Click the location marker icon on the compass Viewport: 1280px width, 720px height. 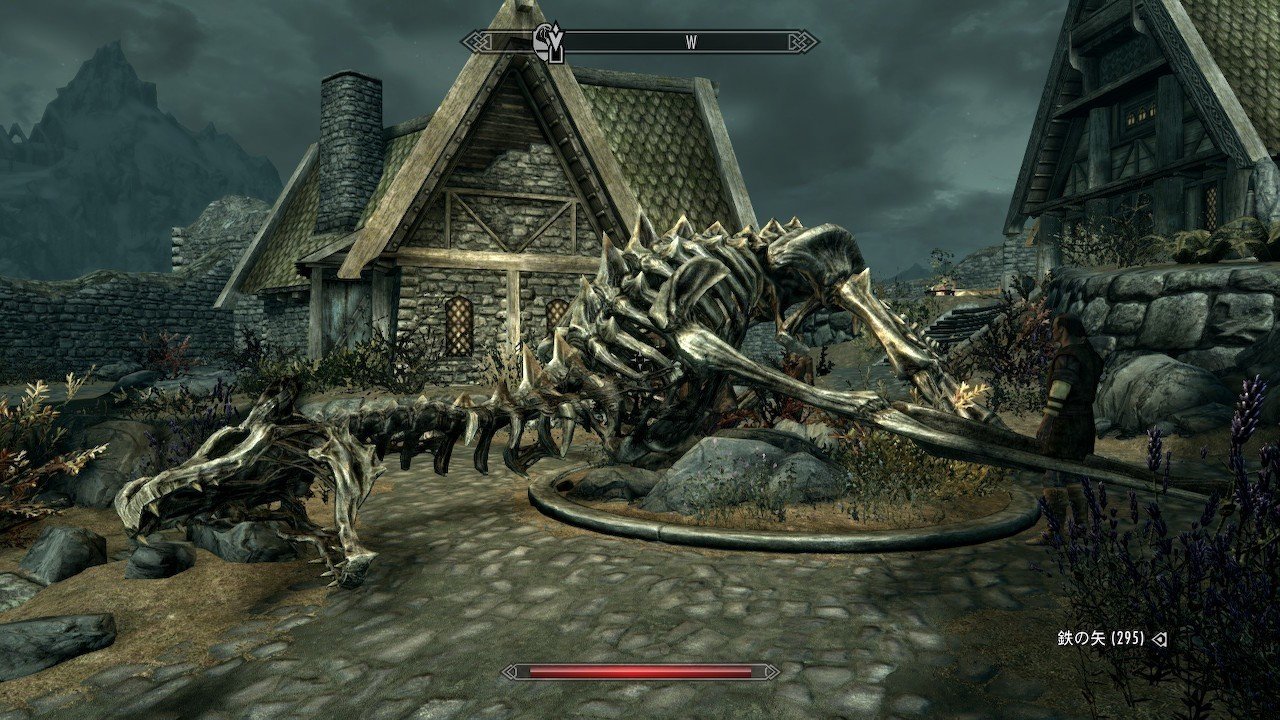547,42
